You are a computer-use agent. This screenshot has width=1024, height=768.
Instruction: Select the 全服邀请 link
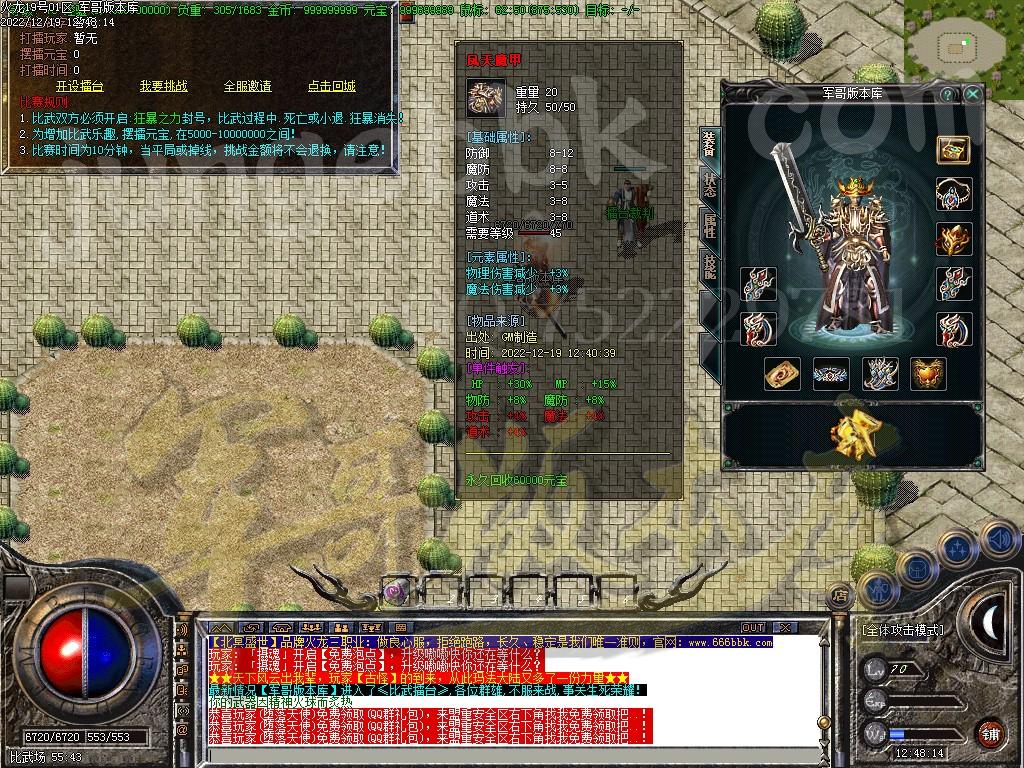tap(247, 86)
